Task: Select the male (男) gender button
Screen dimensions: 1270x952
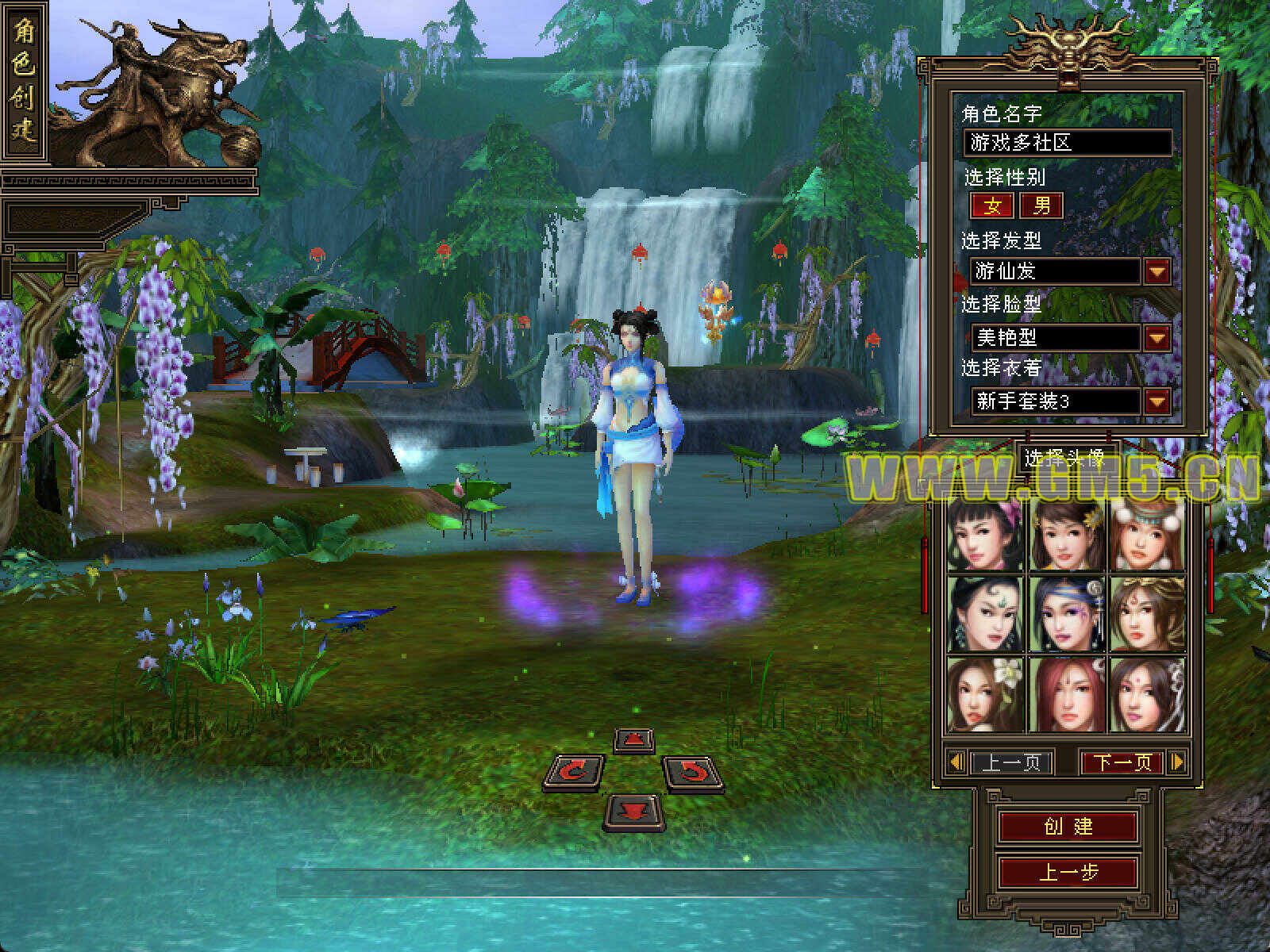Action: (x=1041, y=206)
